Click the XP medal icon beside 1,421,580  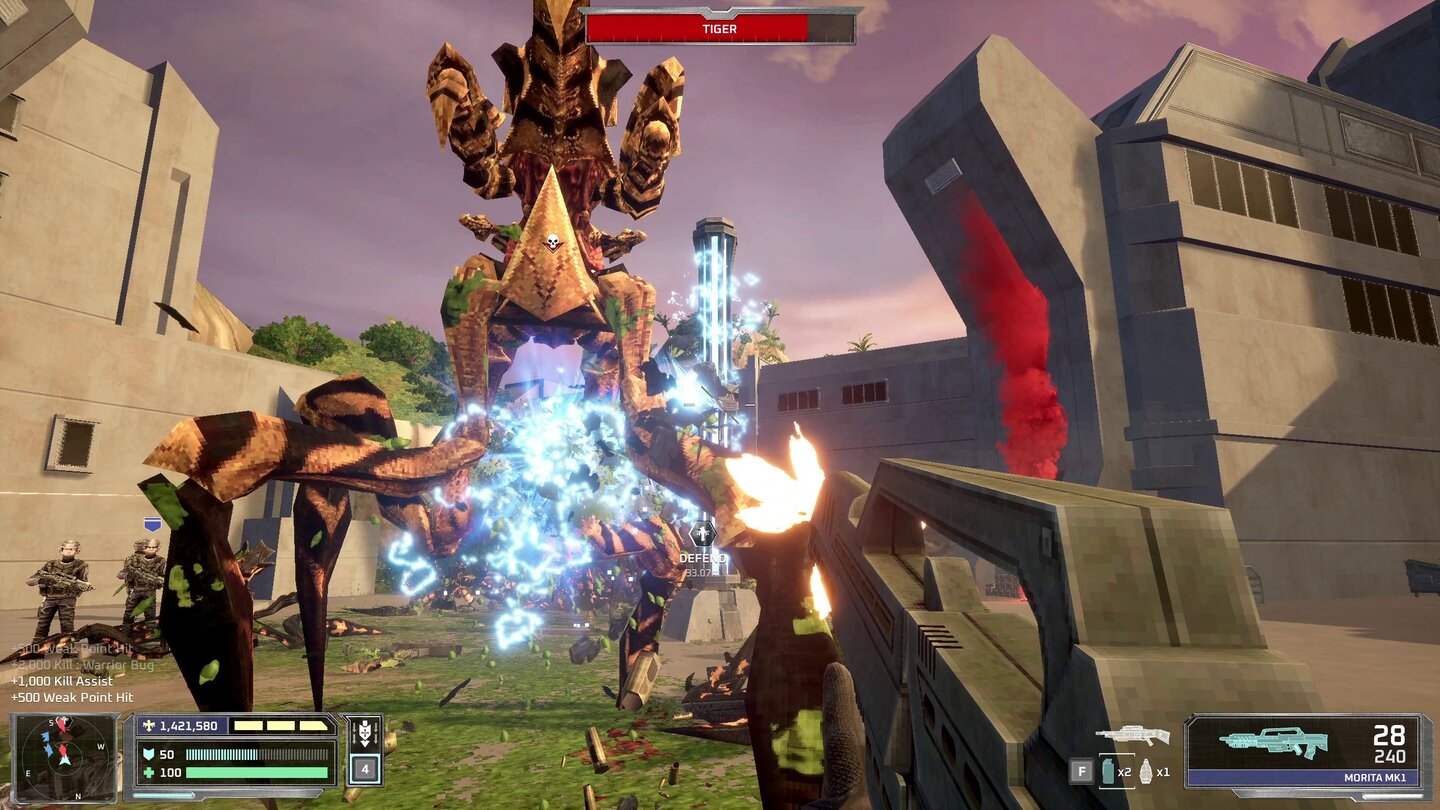(148, 726)
